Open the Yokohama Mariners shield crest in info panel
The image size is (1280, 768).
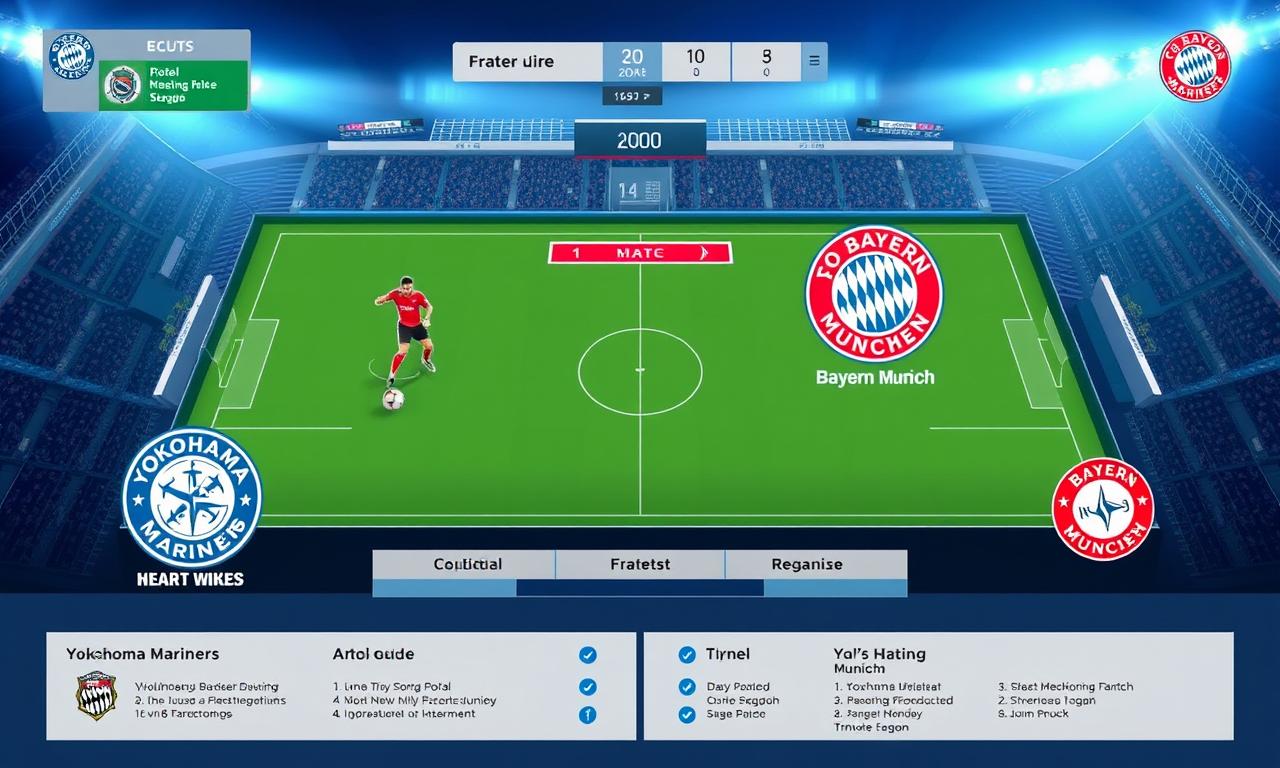point(96,696)
